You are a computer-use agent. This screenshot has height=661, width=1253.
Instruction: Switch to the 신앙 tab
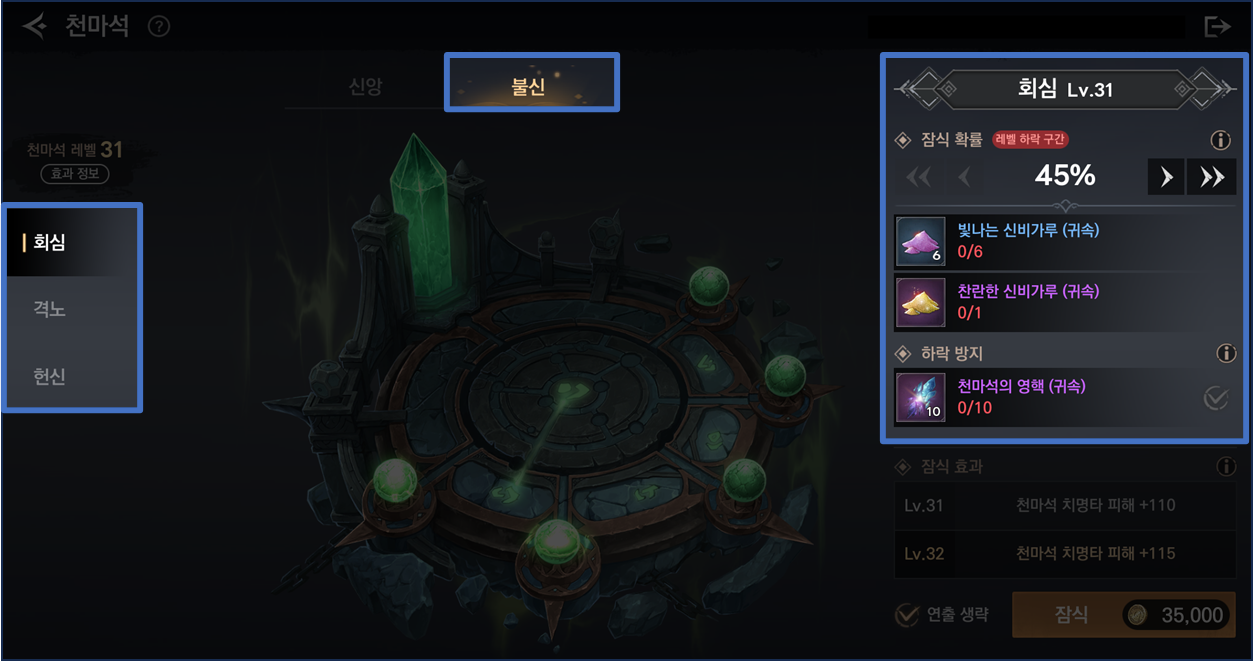pyautogui.click(x=365, y=86)
